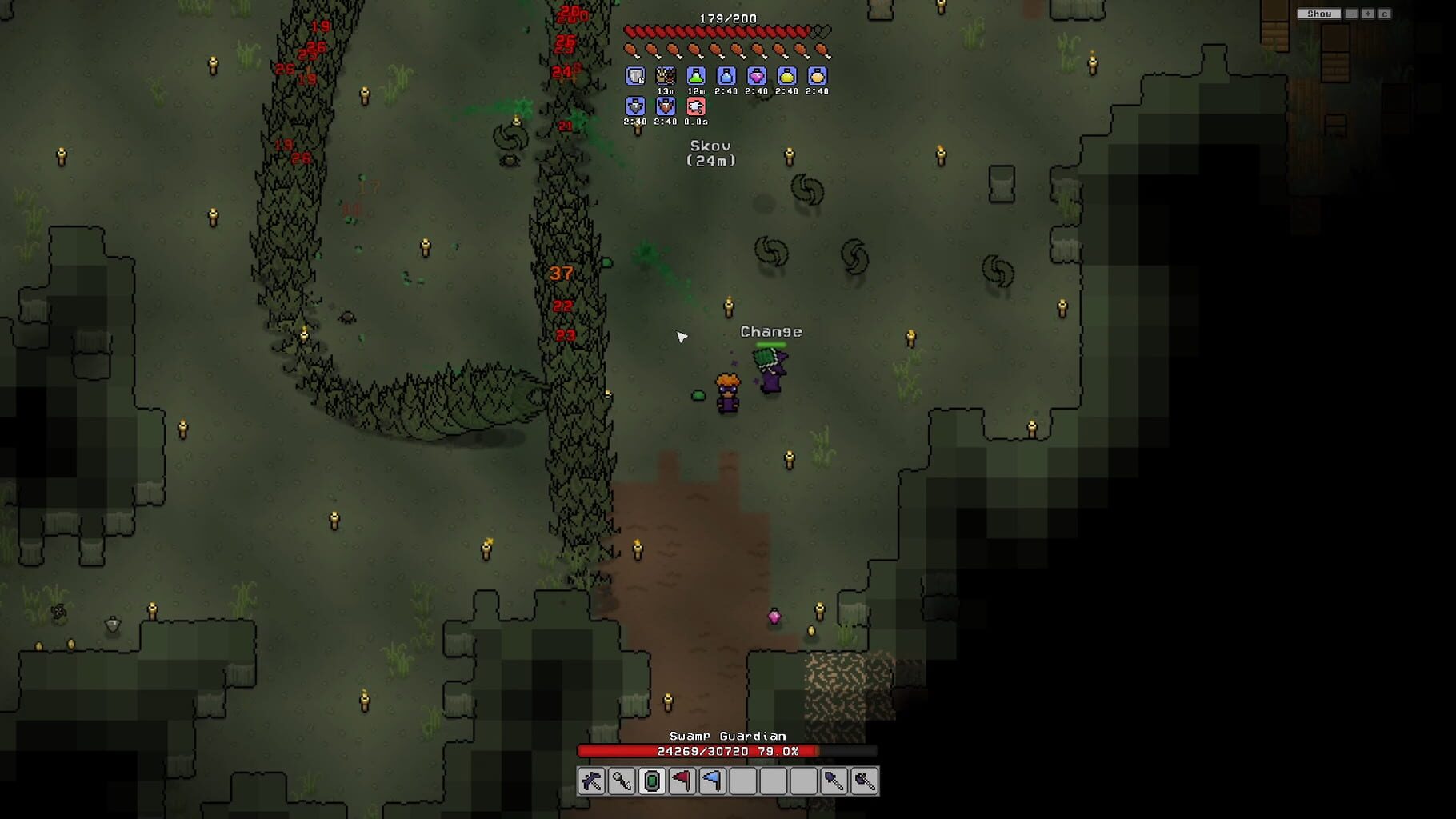Image resolution: width=1456 pixels, height=819 pixels.
Task: Select the blue flag marker in the hotbar
Action: coord(713,783)
